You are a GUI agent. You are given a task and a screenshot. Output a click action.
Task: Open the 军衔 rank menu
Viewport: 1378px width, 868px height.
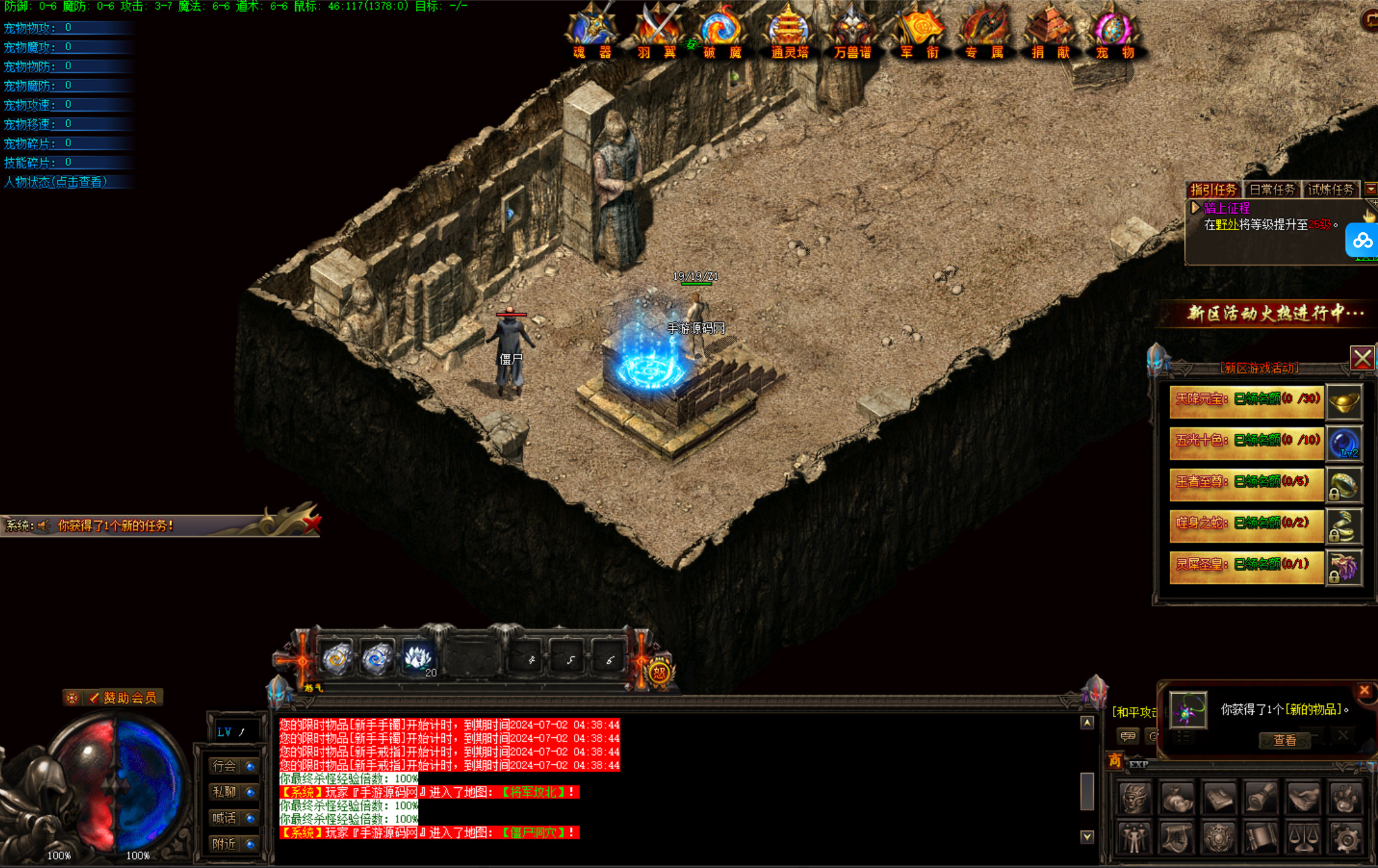pyautogui.click(x=919, y=32)
